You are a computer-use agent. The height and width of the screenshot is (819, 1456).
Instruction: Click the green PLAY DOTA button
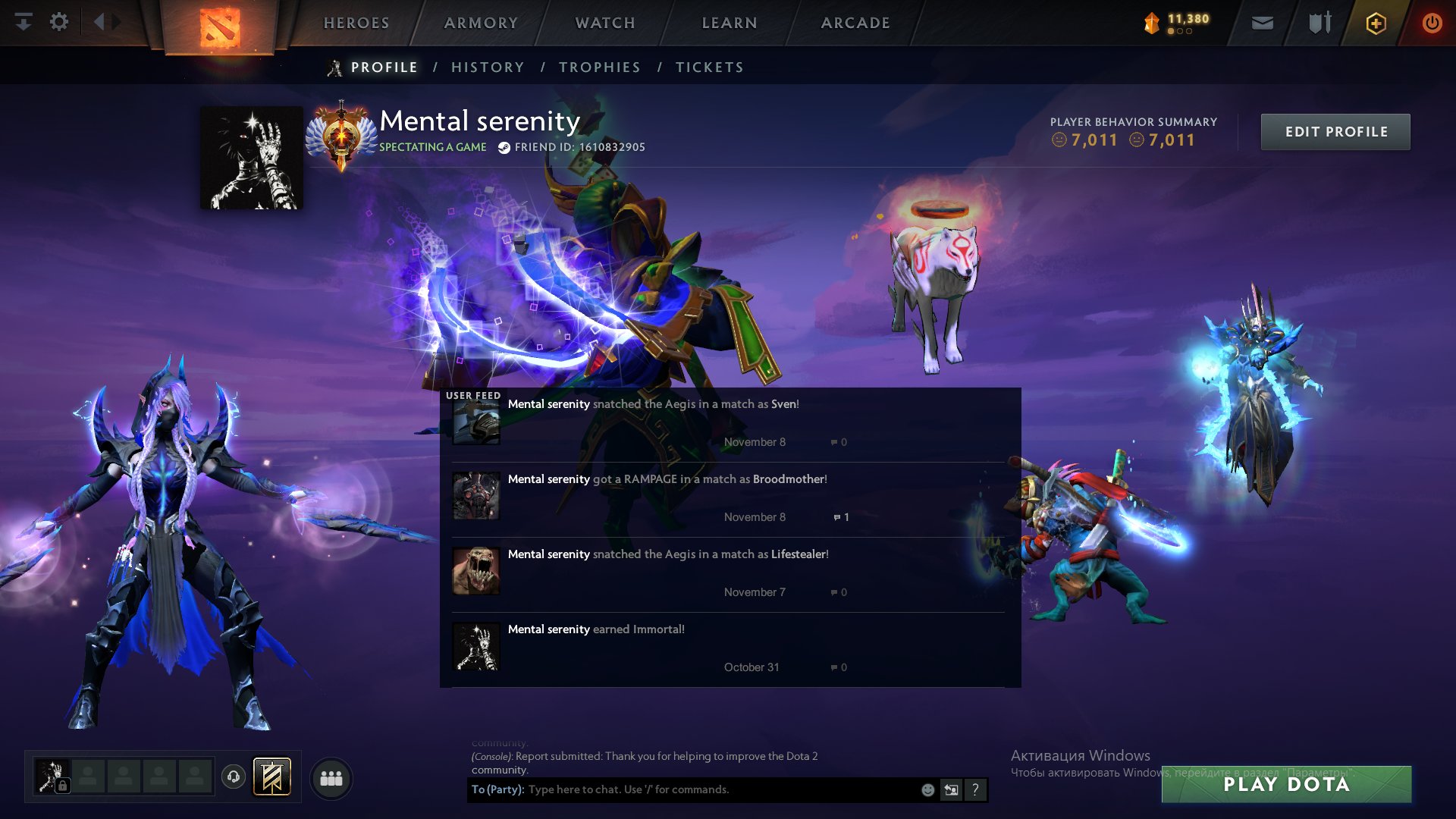pyautogui.click(x=1290, y=786)
